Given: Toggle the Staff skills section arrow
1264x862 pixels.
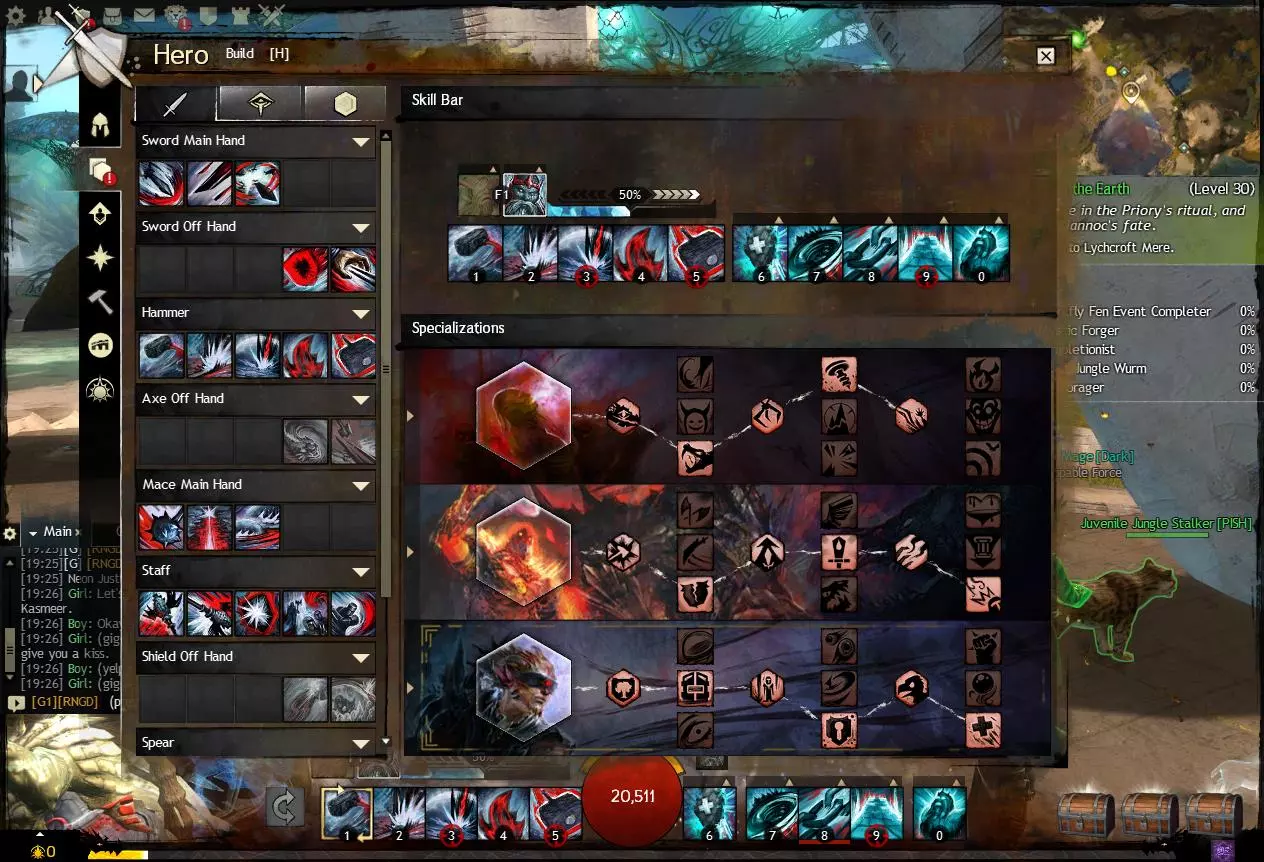Looking at the screenshot, I should 361,572.
